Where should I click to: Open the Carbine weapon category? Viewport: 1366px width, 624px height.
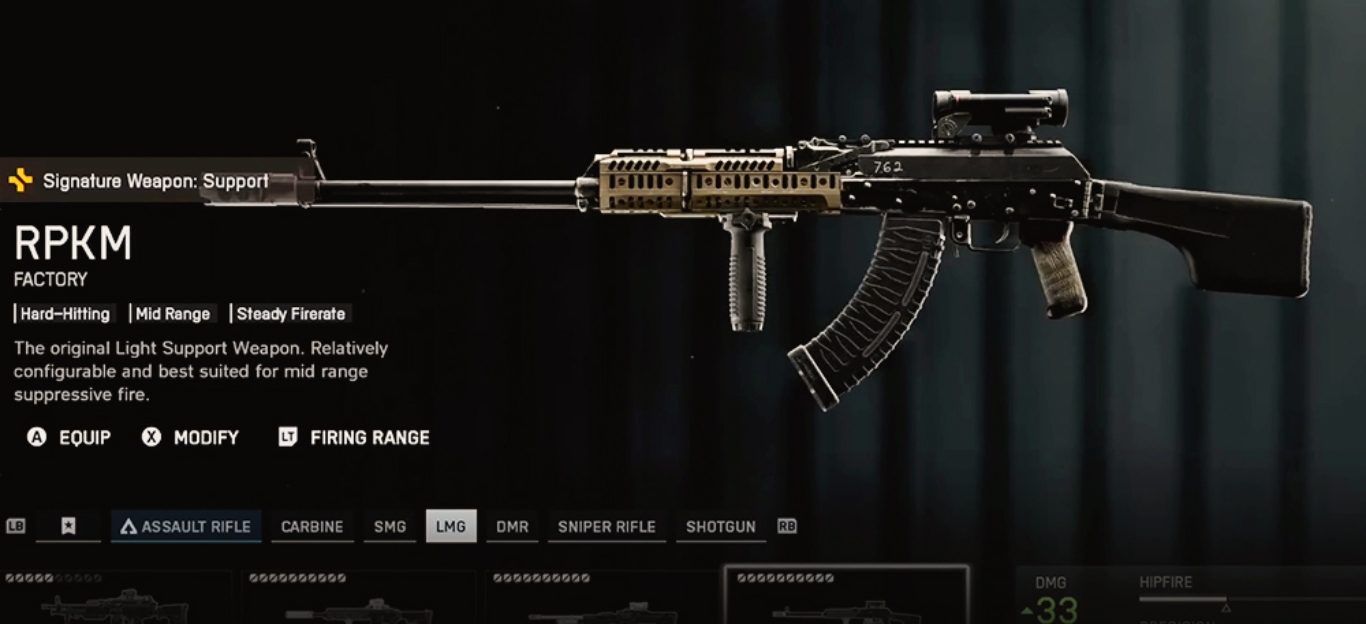312,526
